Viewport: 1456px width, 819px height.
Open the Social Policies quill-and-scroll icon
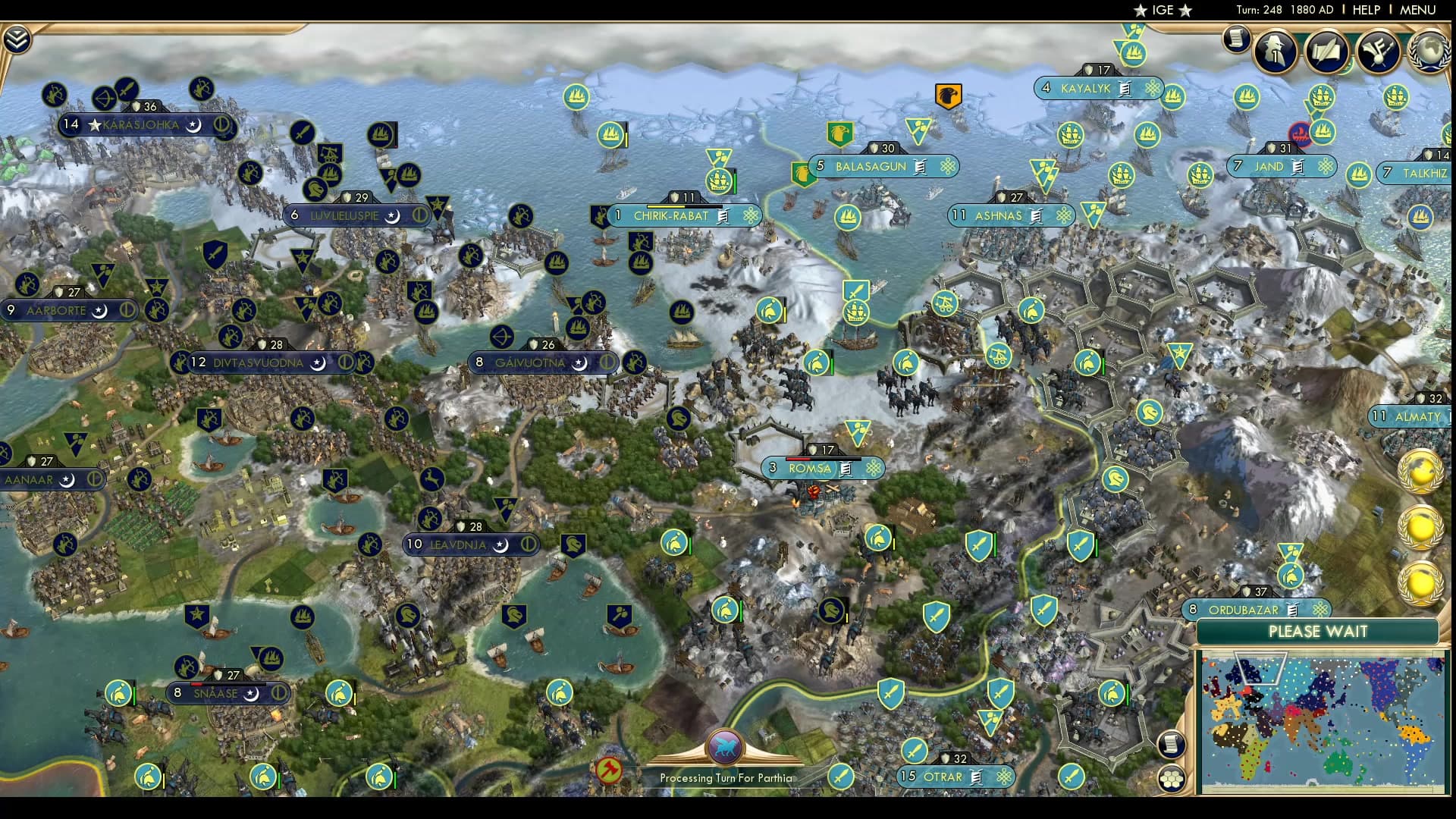pyautogui.click(x=1326, y=51)
